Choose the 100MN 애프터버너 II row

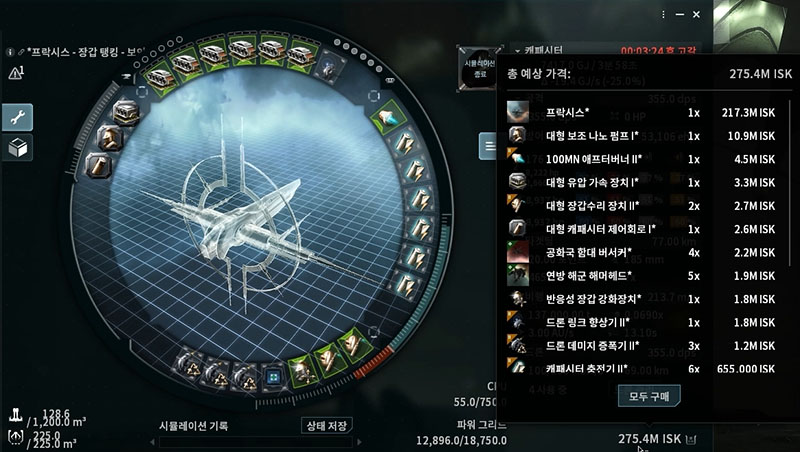640,158
